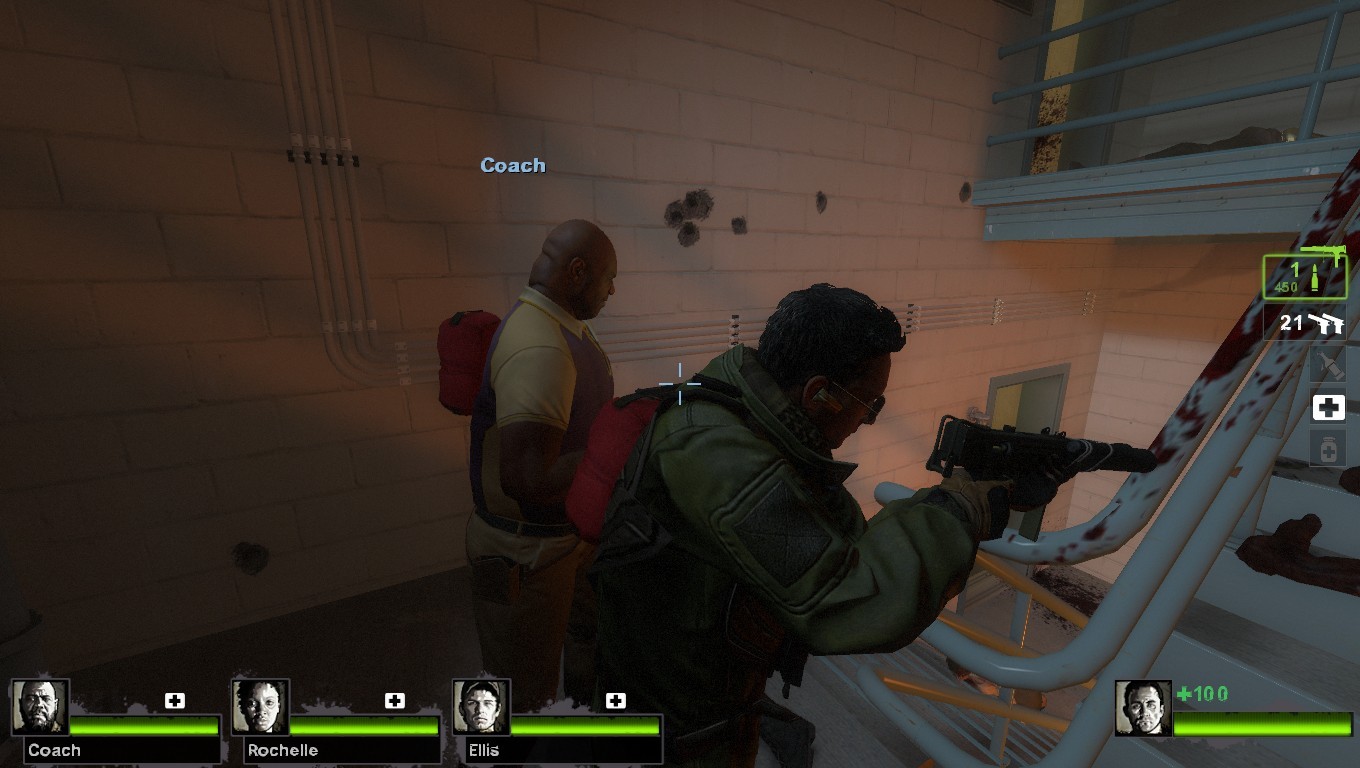Click the empty throwable Molotov slot
This screenshot has width=1360, height=768.
[1330, 364]
